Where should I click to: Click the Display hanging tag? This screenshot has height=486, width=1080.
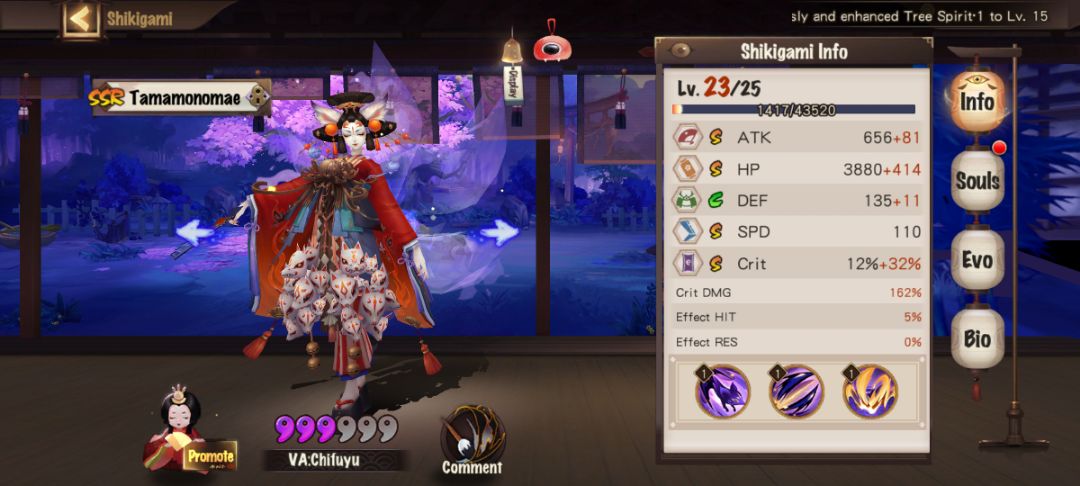pyautogui.click(x=515, y=78)
